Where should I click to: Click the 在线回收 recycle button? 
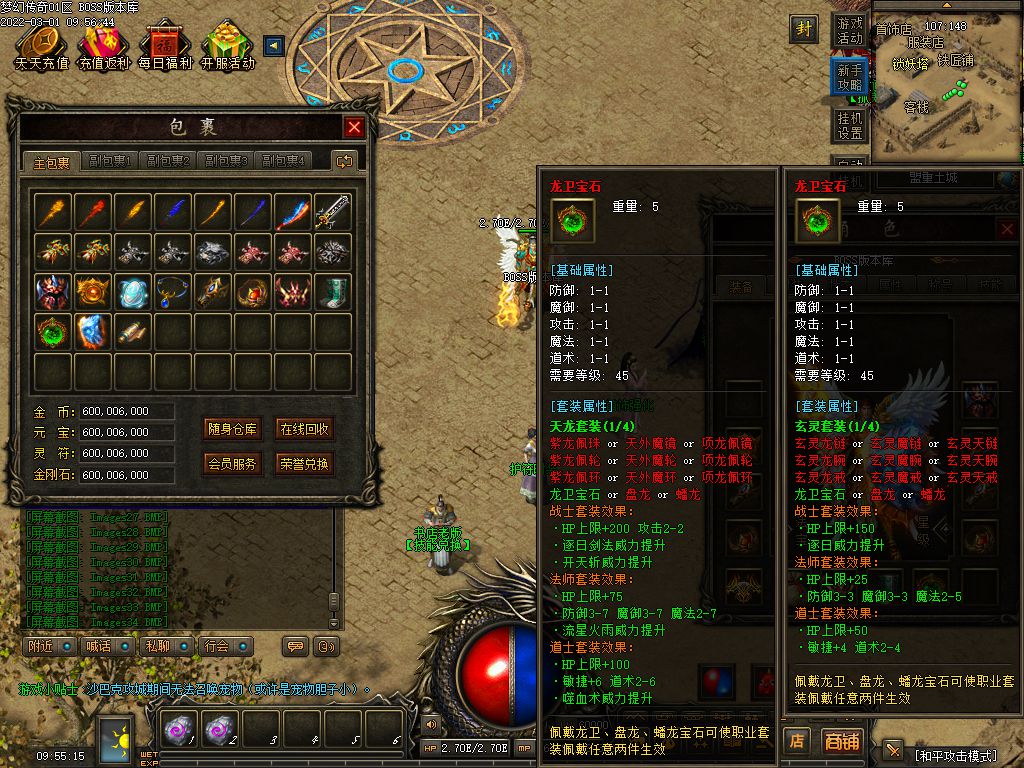(x=304, y=429)
